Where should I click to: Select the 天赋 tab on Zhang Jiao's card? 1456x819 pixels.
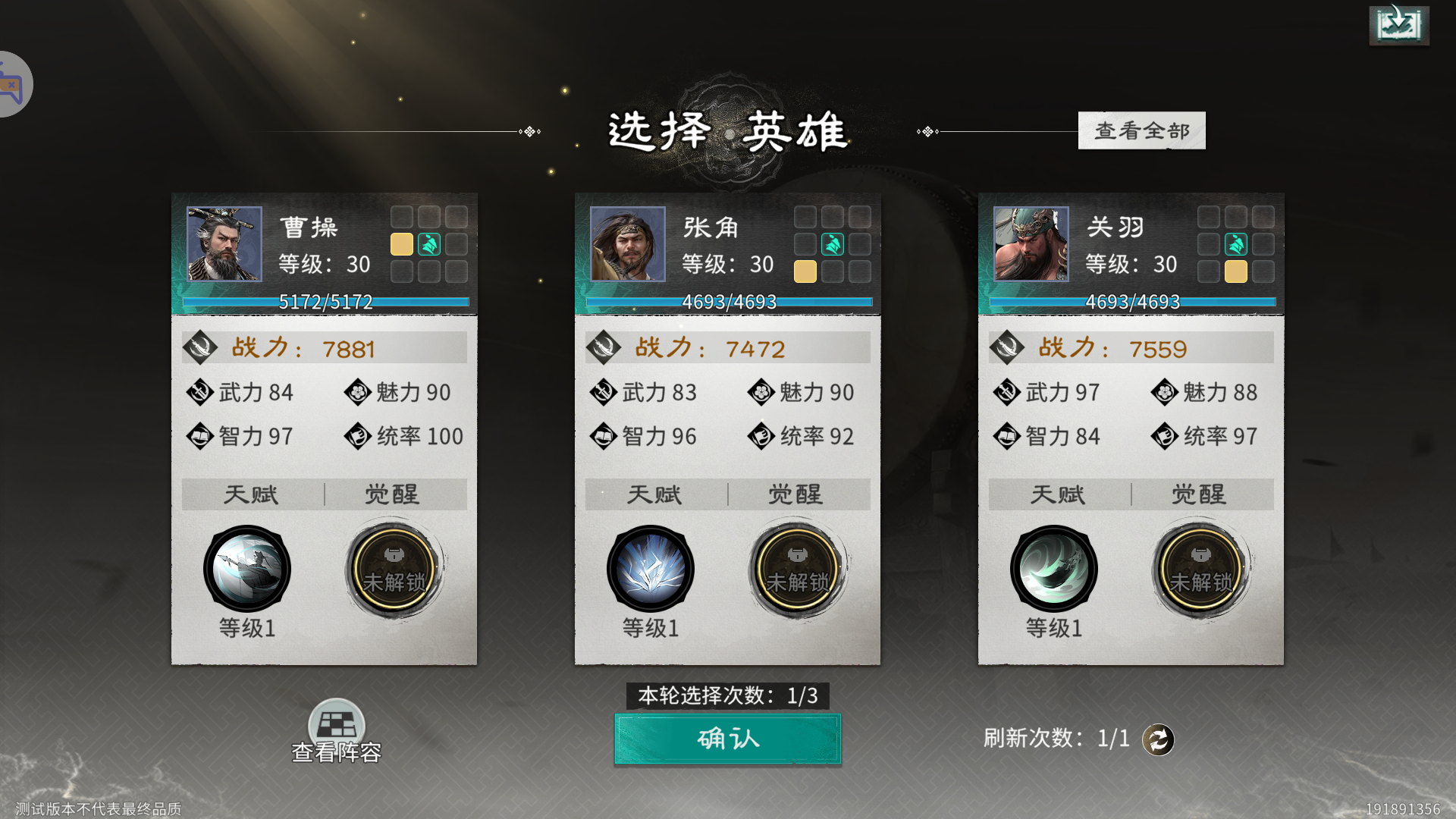[x=653, y=494]
